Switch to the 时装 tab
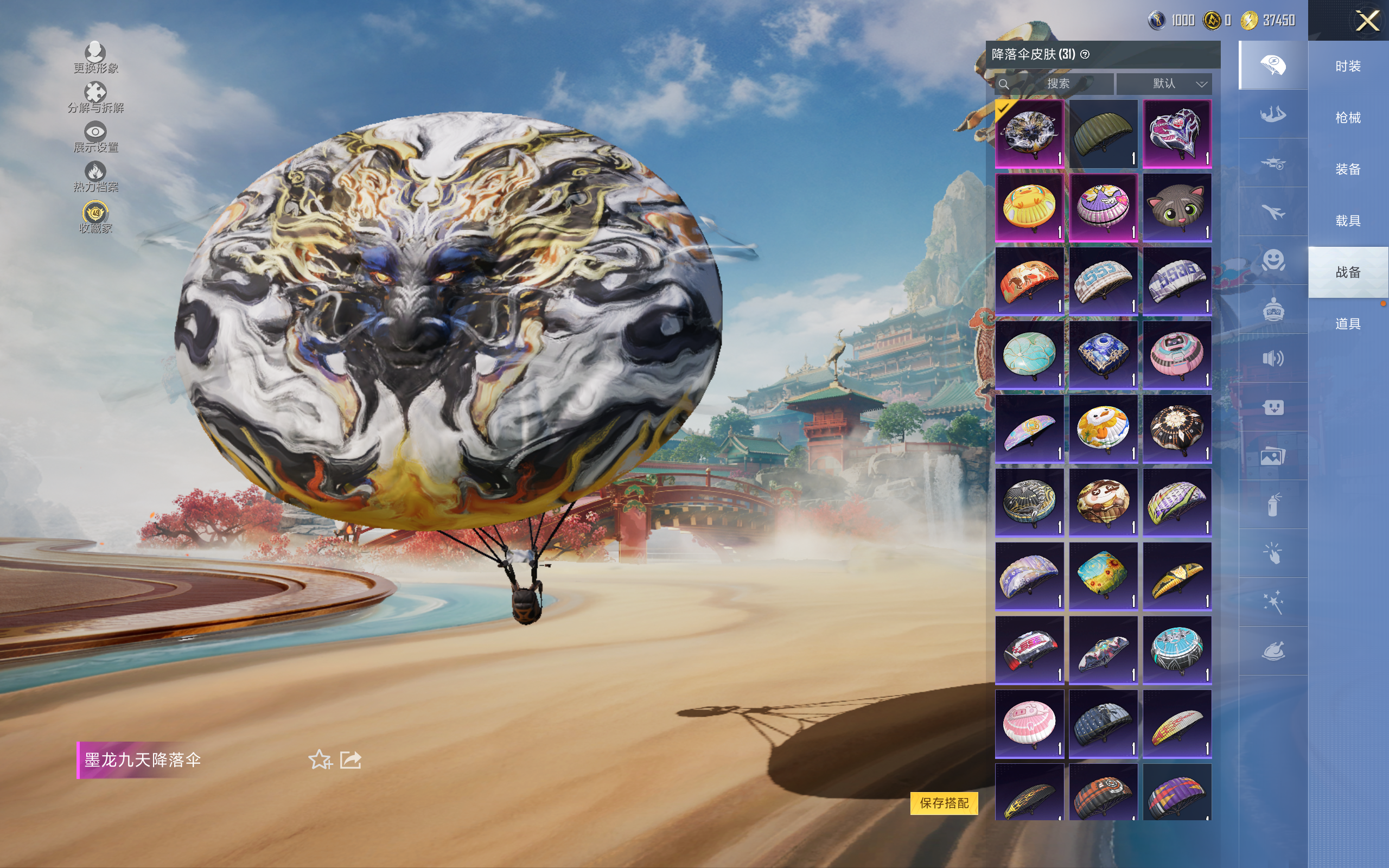Image resolution: width=1389 pixels, height=868 pixels. (1348, 66)
